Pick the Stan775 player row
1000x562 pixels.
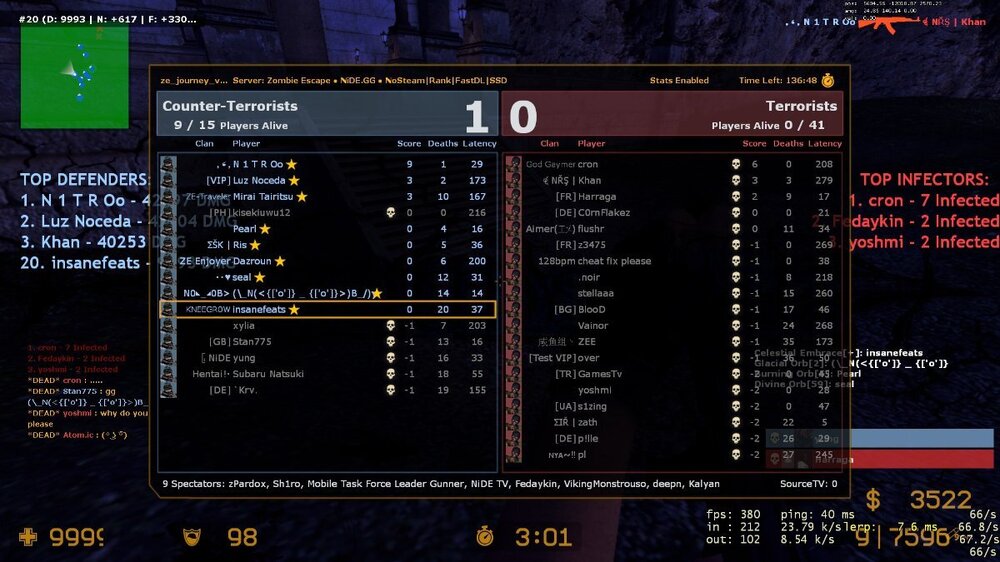pyautogui.click(x=328, y=342)
